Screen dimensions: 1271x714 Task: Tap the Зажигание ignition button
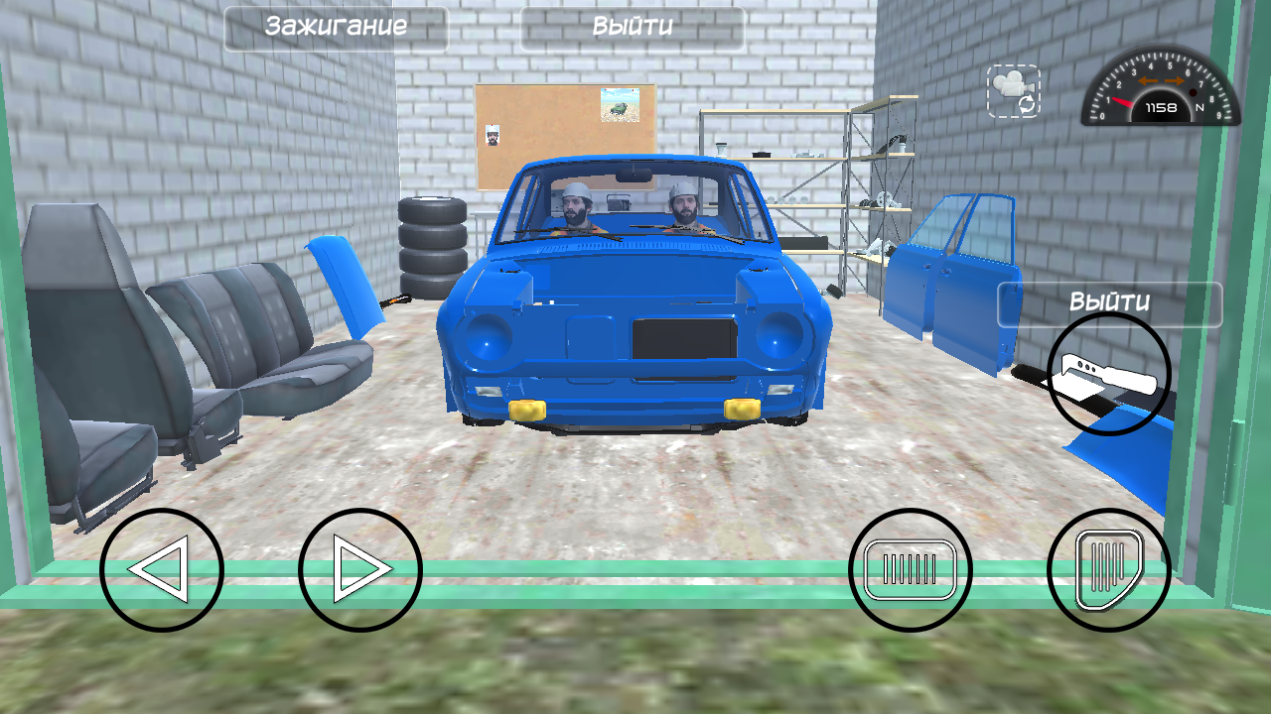pos(336,27)
